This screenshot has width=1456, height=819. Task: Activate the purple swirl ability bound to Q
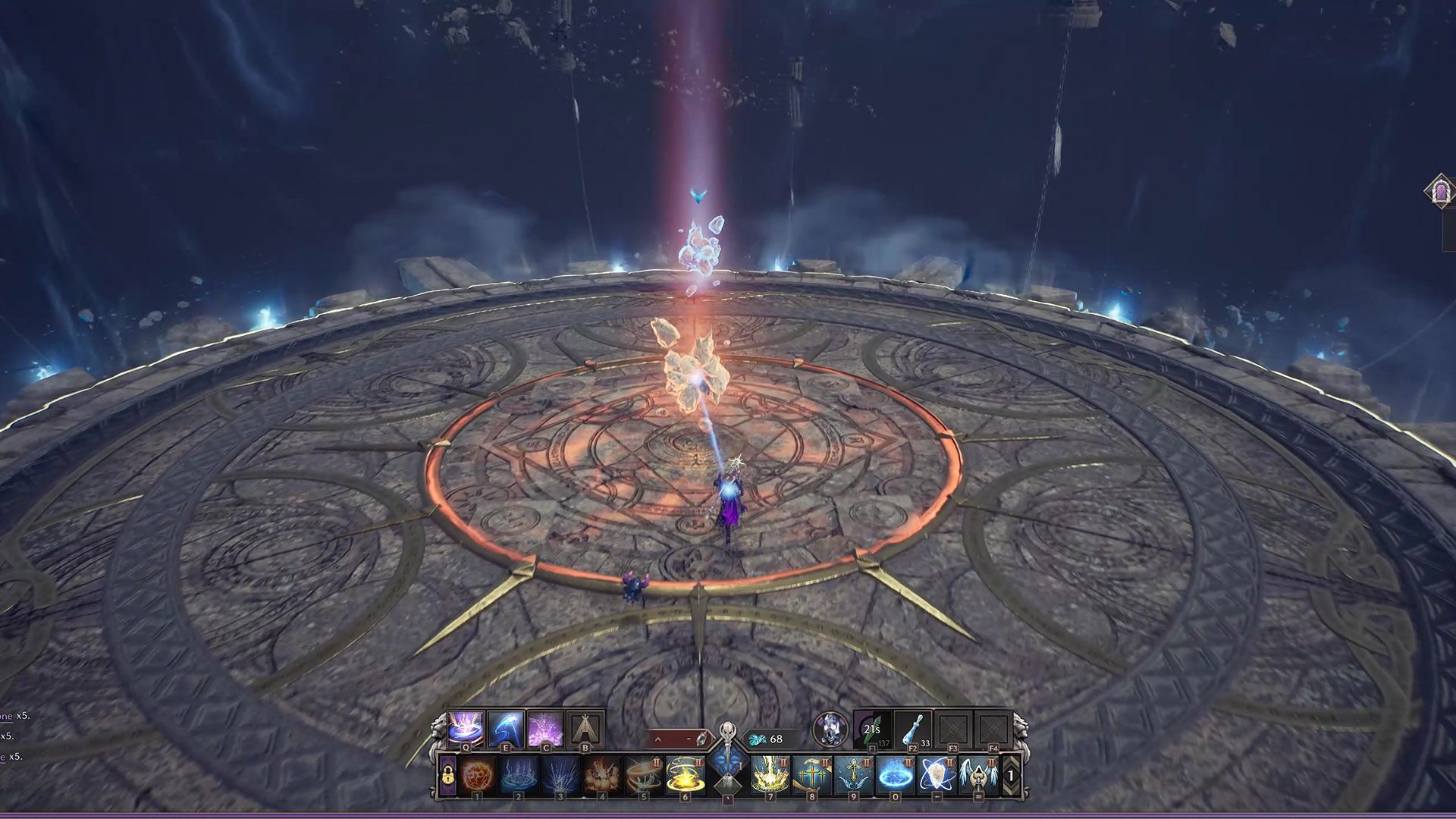click(x=465, y=726)
